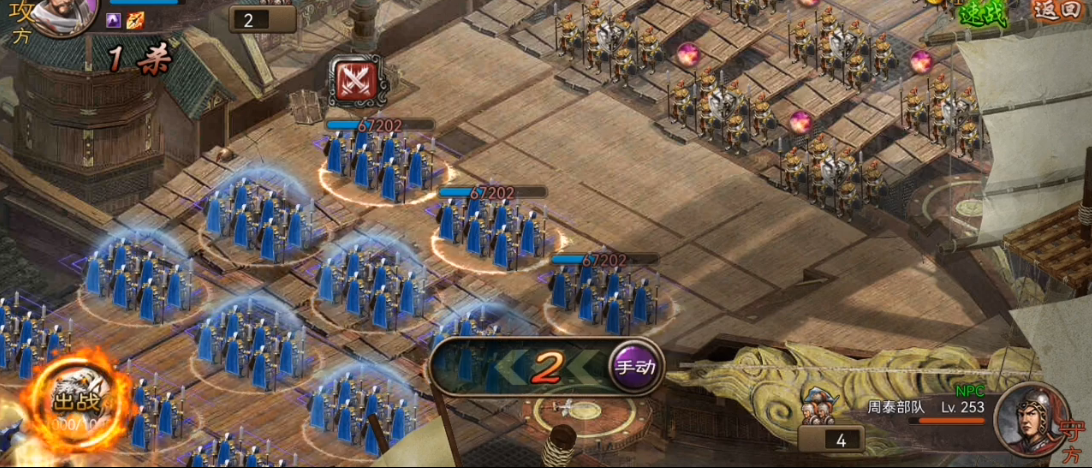The image size is (1092, 468).
Task: Activate the green 速战 quick battle button
Action: (x=985, y=12)
